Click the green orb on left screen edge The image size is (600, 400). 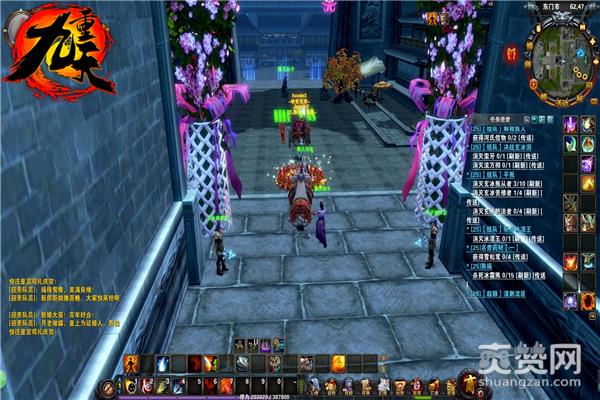point(3,378)
